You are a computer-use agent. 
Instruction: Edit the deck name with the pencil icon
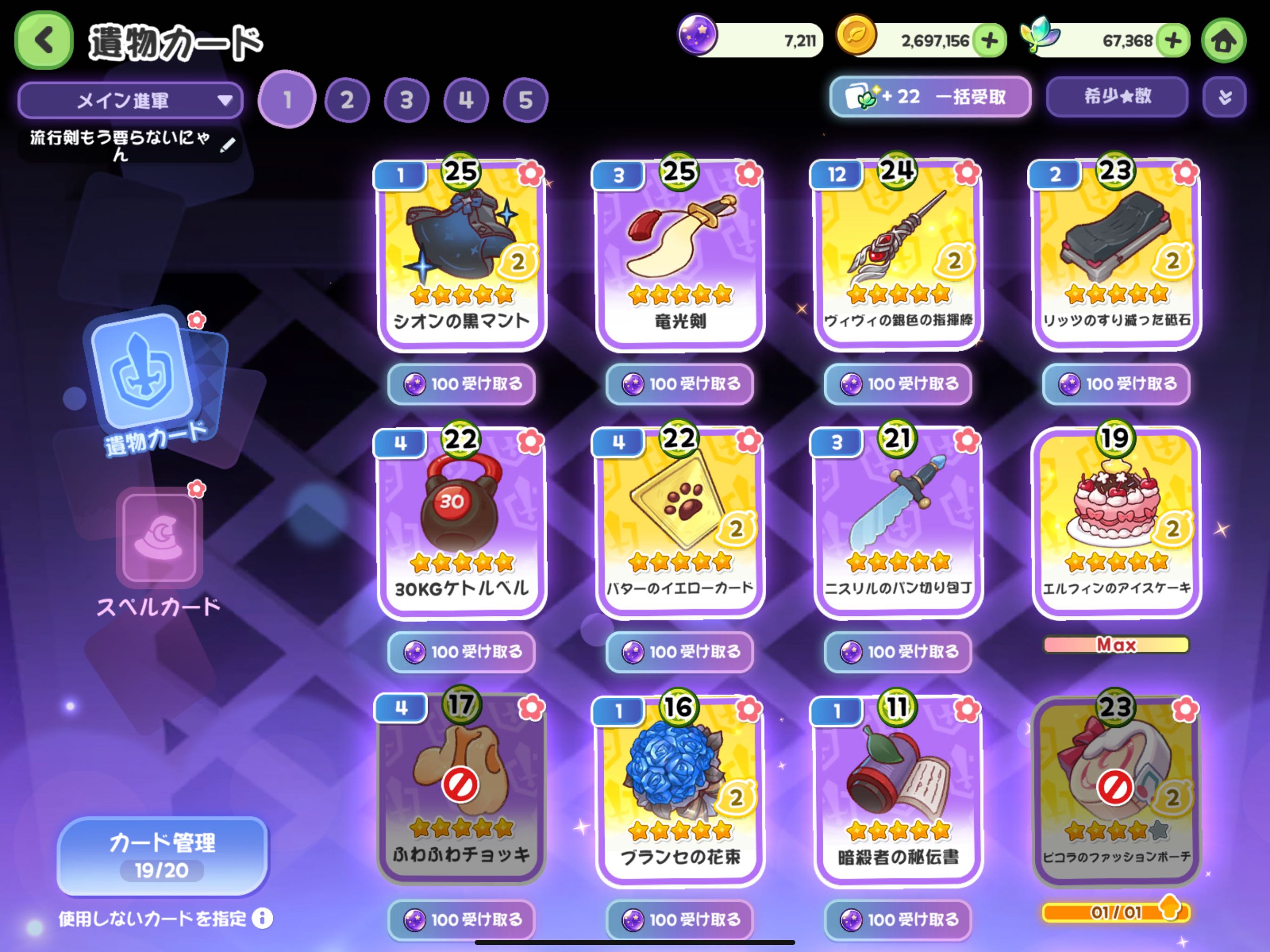tap(227, 145)
